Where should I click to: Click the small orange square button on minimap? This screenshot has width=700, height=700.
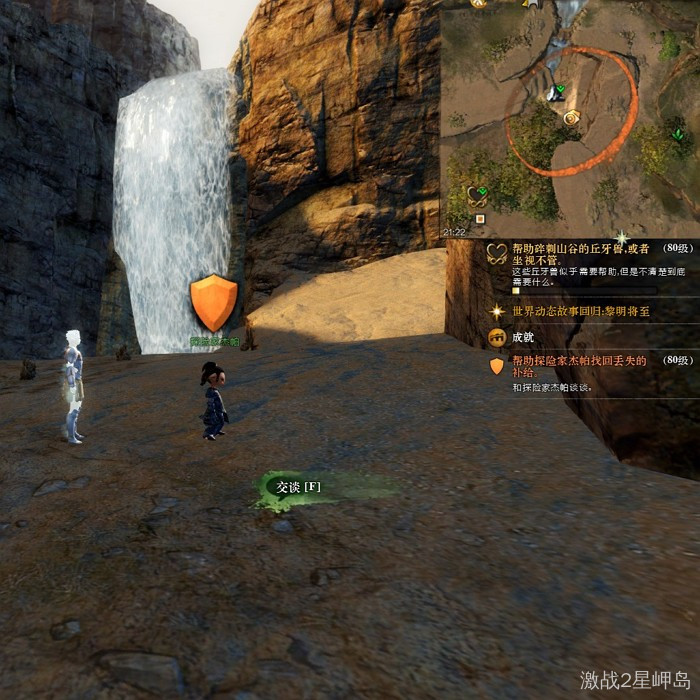479,218
